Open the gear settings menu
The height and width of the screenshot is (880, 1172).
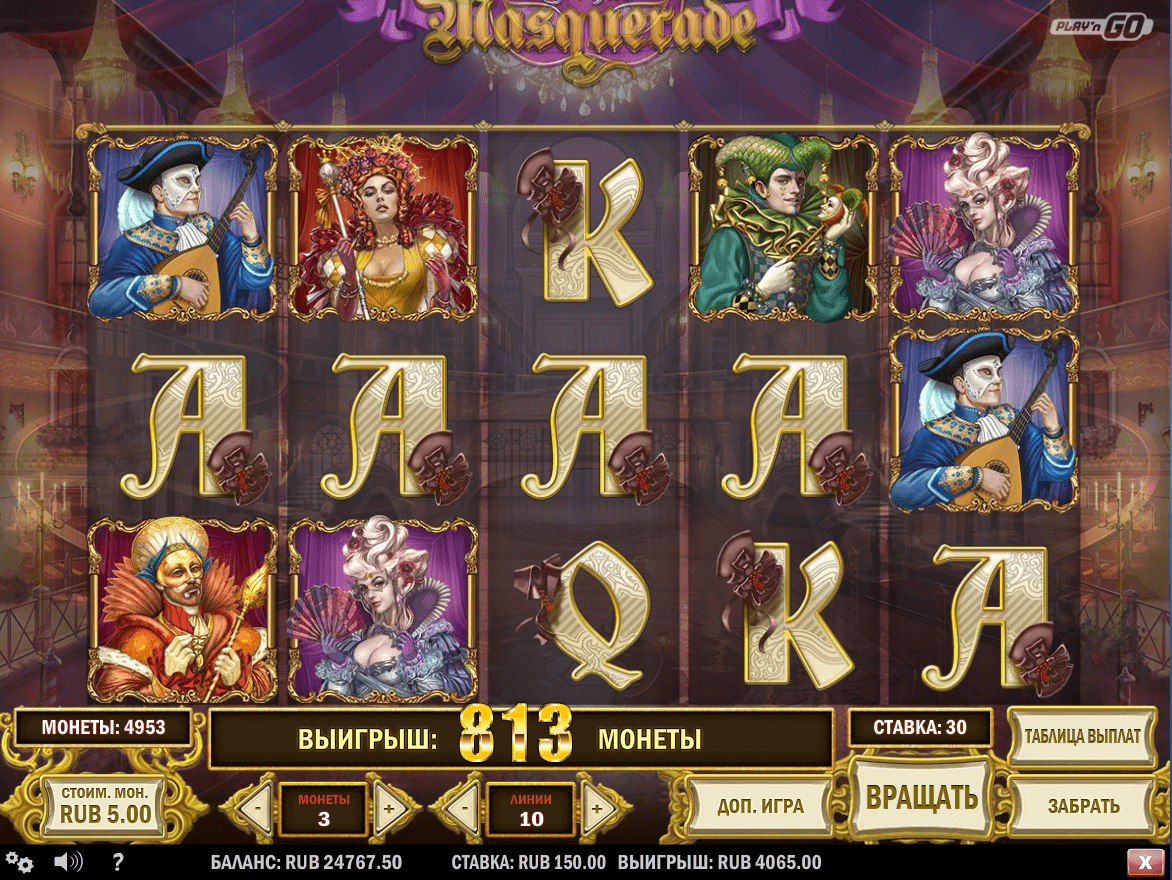point(19,862)
